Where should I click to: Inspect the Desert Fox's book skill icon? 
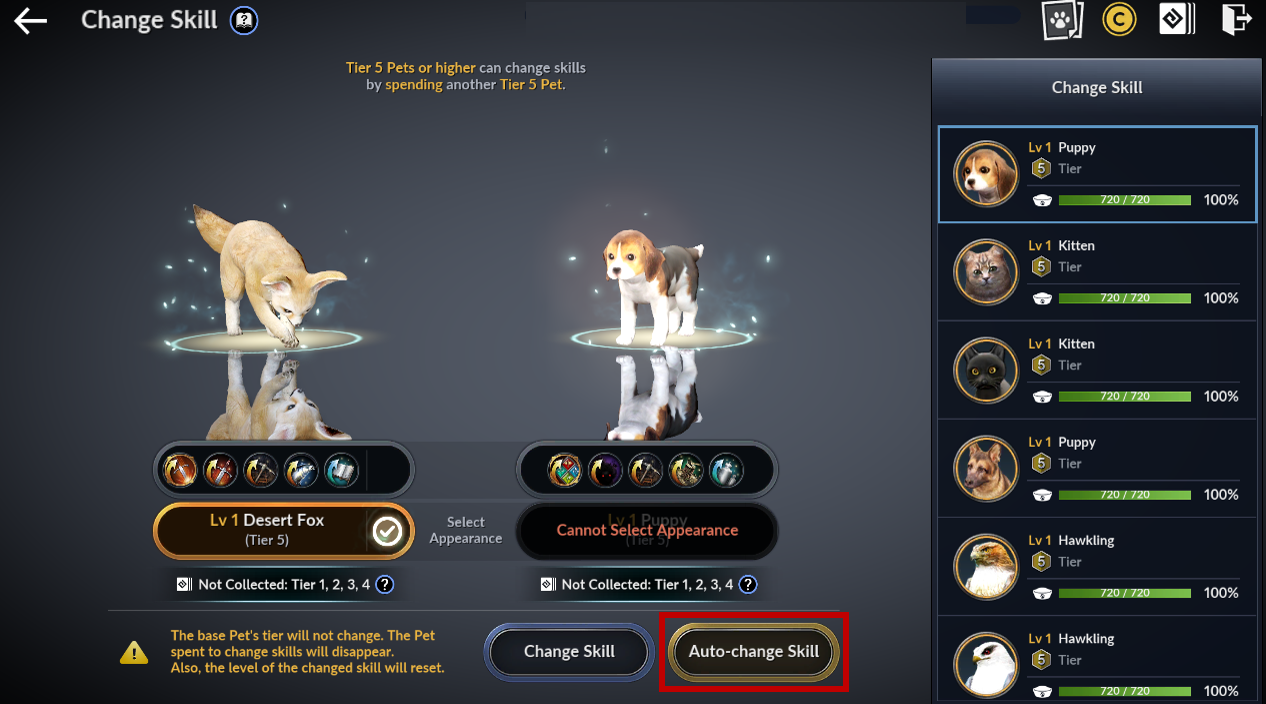click(x=341, y=469)
